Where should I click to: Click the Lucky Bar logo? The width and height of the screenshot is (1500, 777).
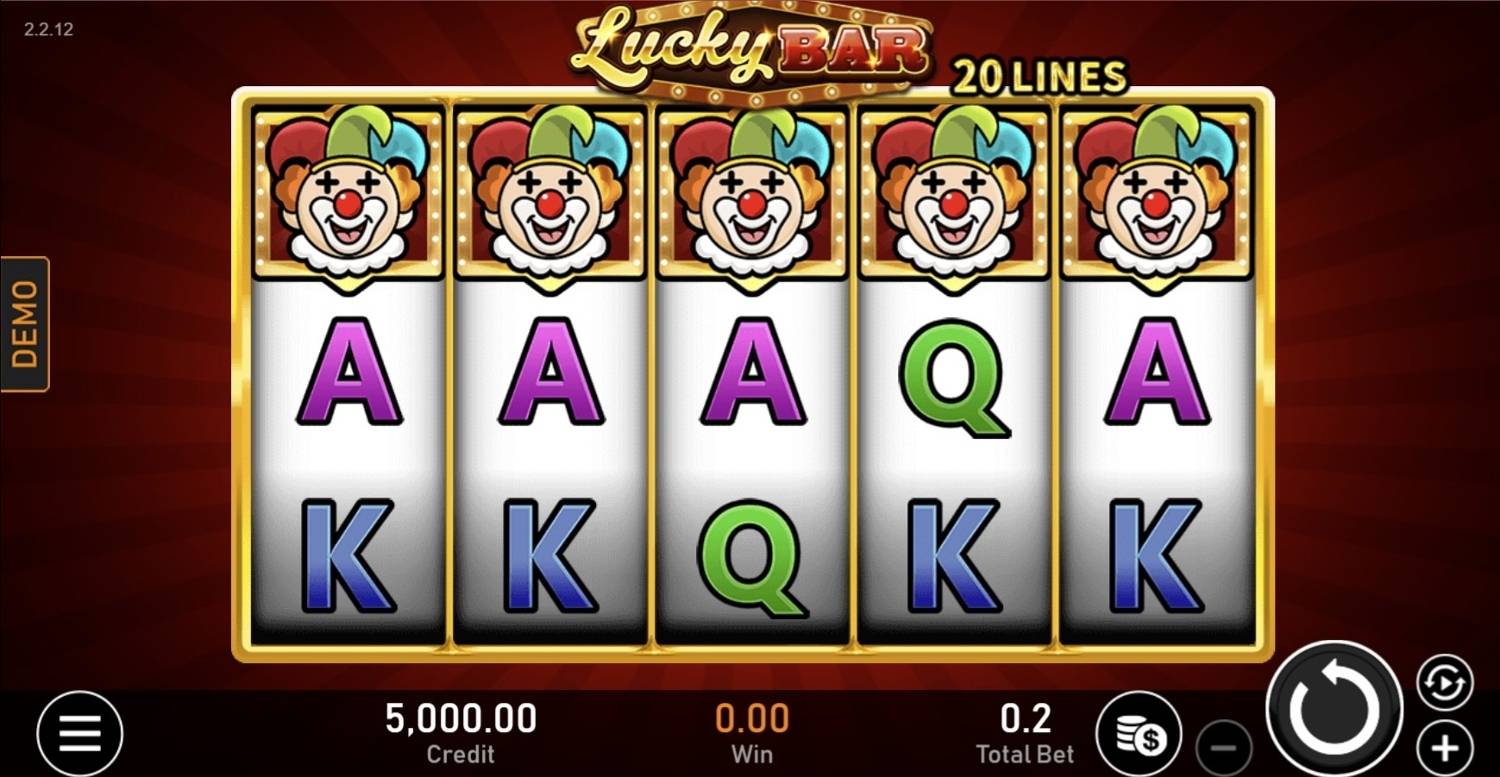click(750, 45)
